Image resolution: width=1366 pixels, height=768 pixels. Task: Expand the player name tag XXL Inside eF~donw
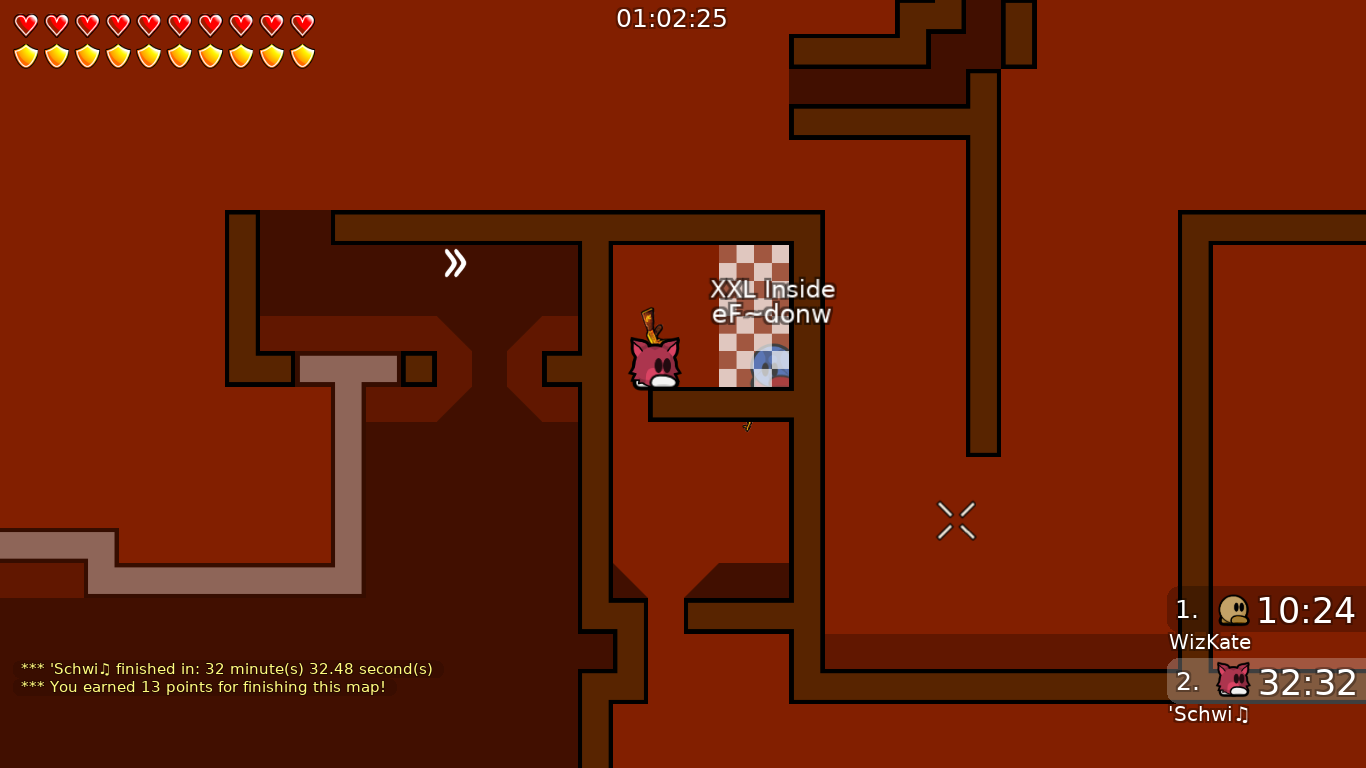[772, 300]
